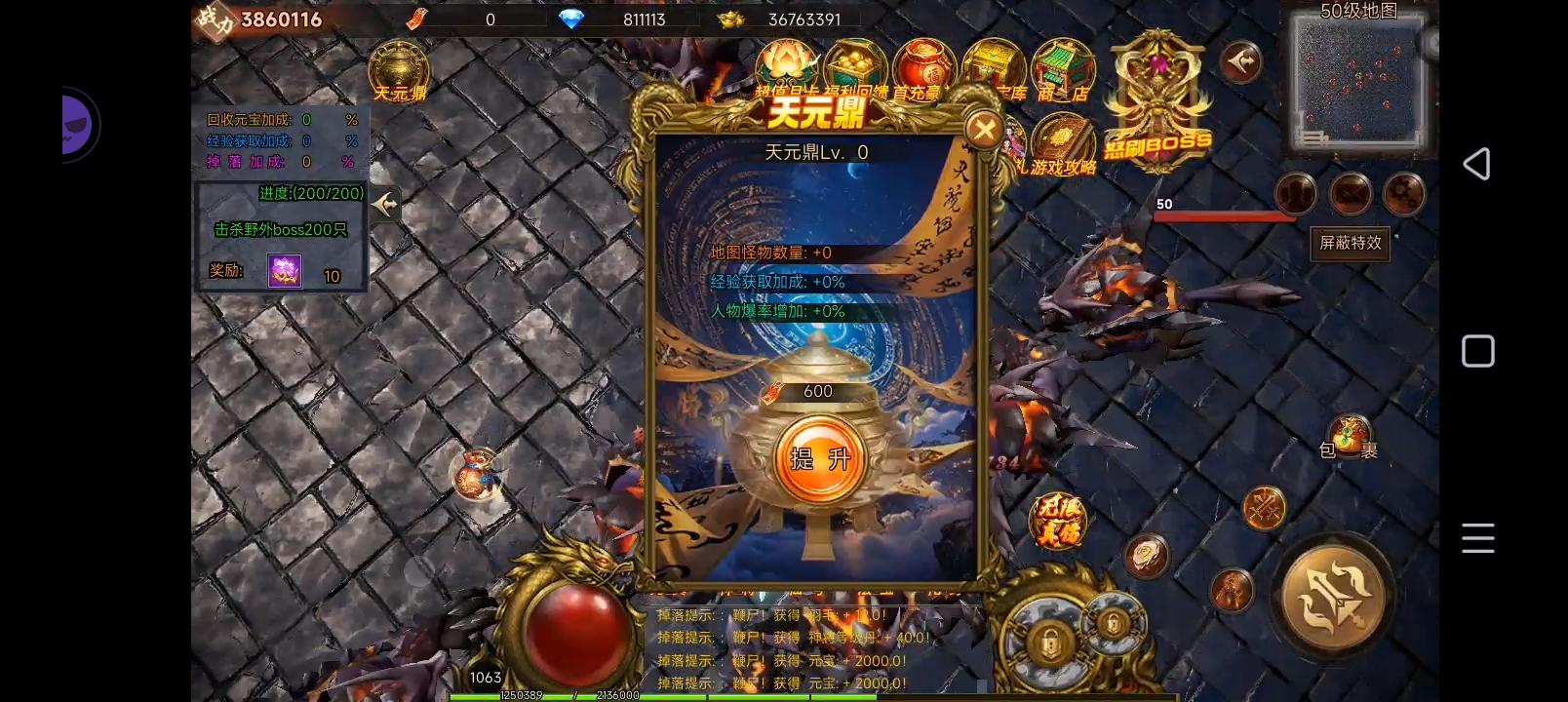Toggle the 屏蔽特效 effects switch
Screen dimensions: 1568x702
(1350, 245)
